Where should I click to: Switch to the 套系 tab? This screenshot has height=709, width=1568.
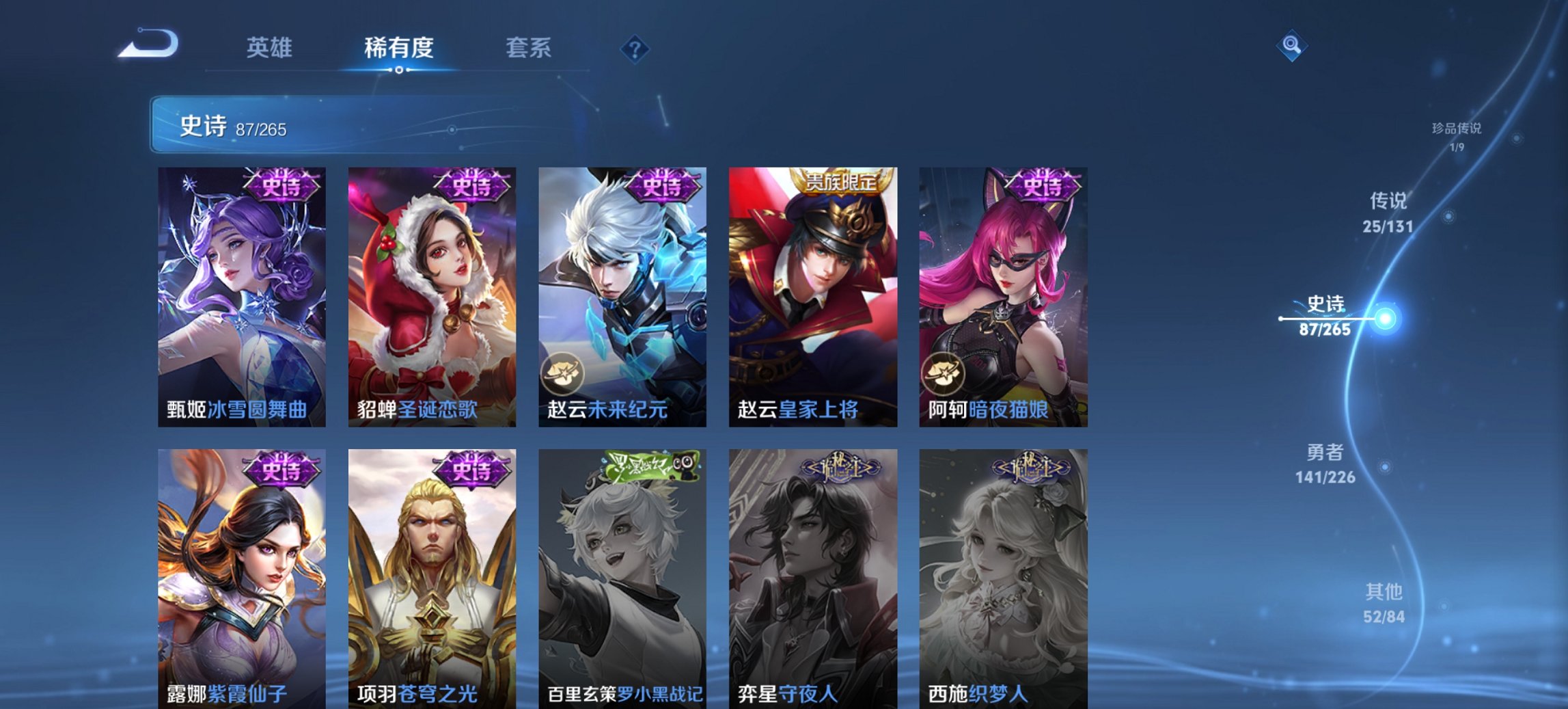(x=527, y=48)
